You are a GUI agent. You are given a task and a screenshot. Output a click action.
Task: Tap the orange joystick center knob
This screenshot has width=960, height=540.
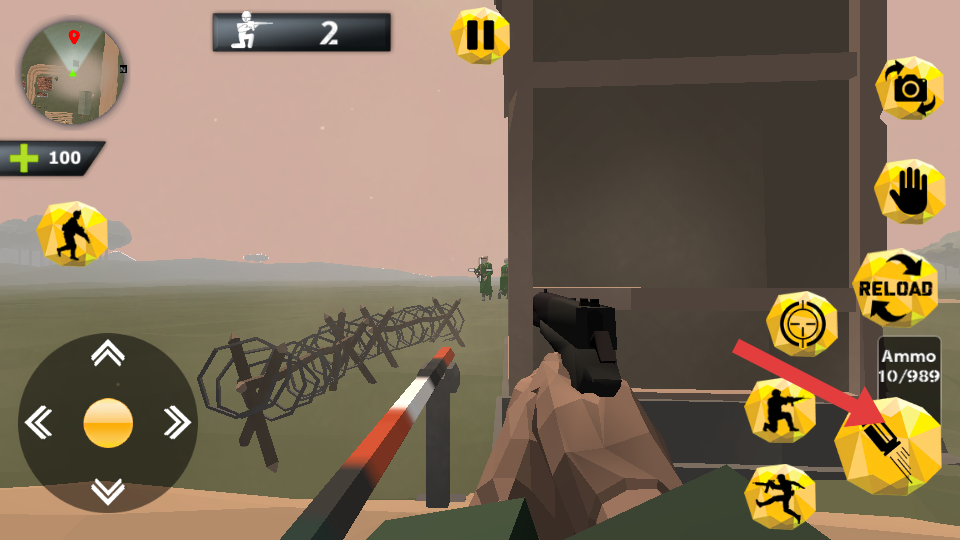coord(108,422)
